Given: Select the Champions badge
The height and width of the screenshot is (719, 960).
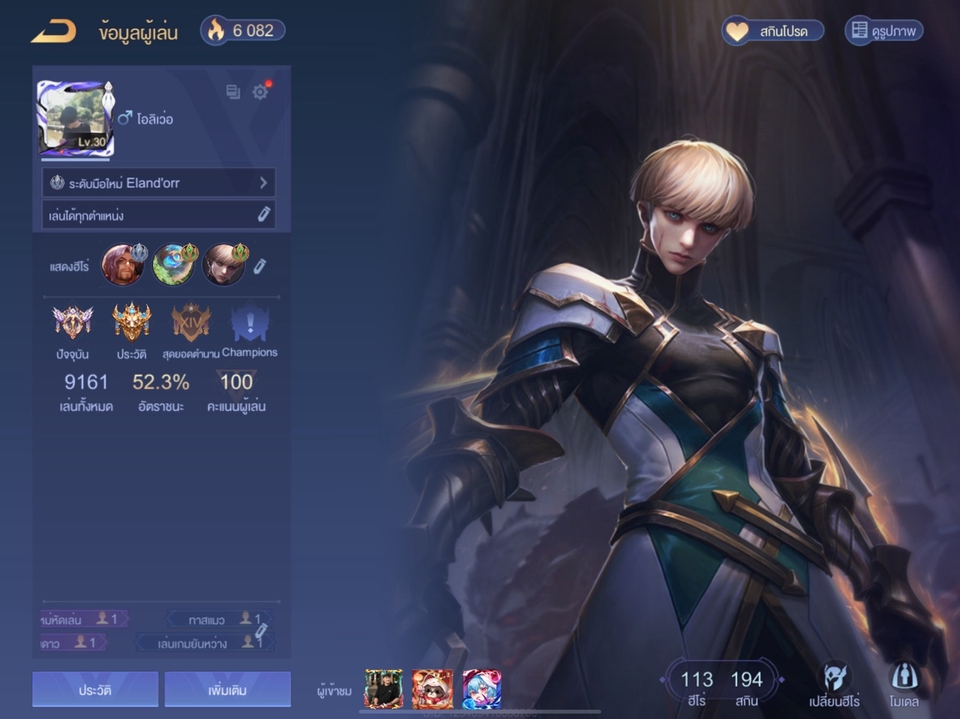Looking at the screenshot, I should 249,322.
